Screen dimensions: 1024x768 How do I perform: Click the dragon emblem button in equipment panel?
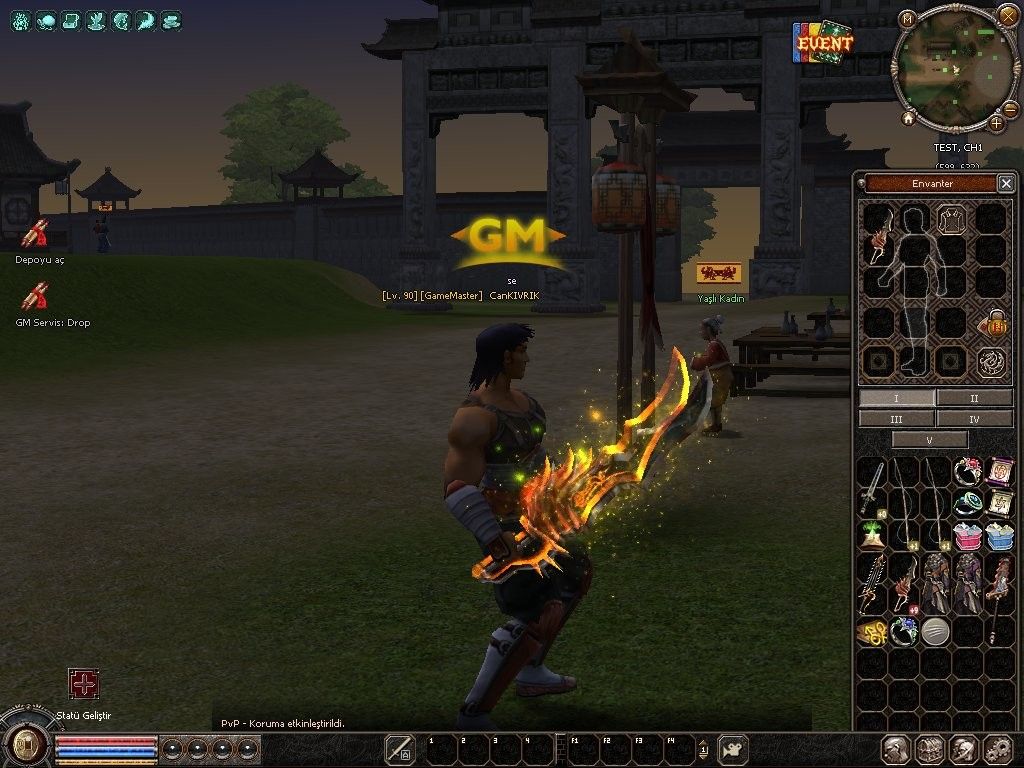click(x=992, y=361)
